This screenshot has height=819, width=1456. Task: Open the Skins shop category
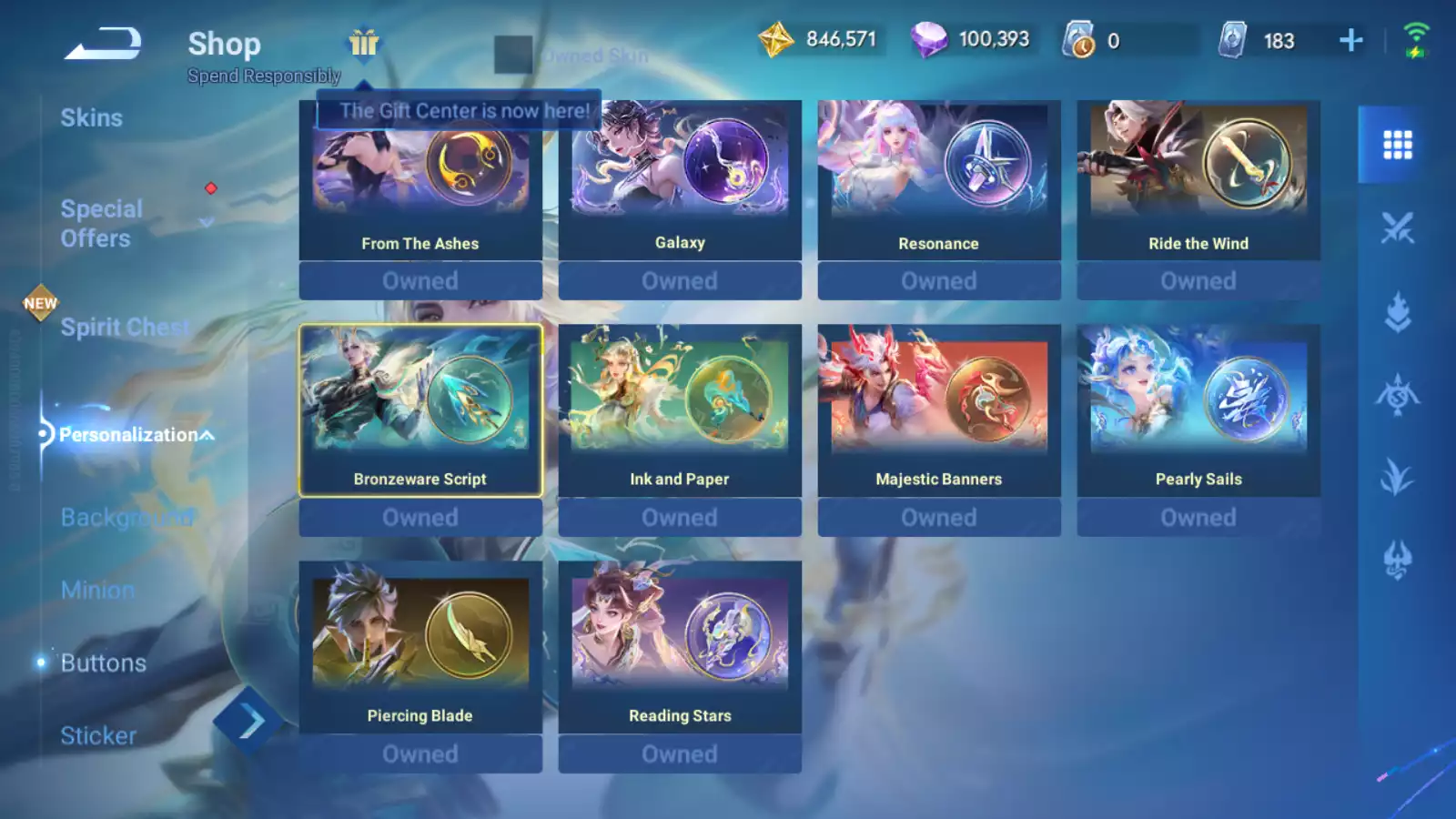coord(91,117)
